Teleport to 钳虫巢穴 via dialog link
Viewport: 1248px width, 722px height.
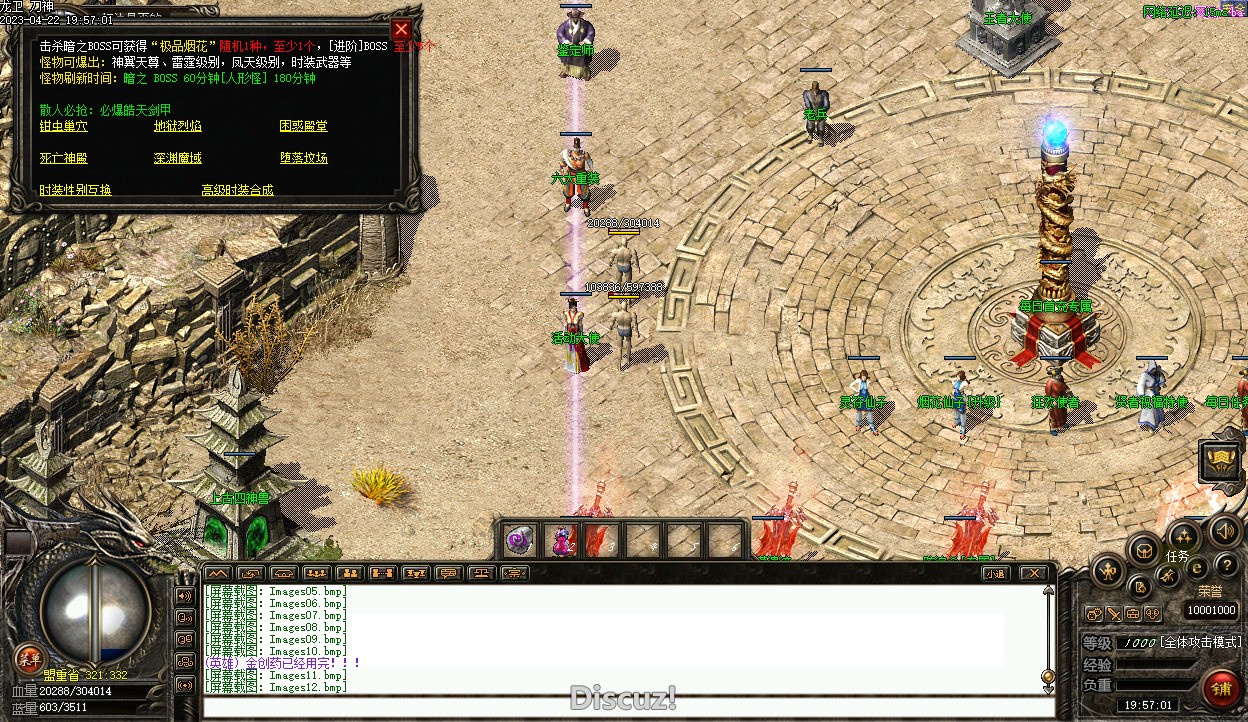tap(63, 126)
